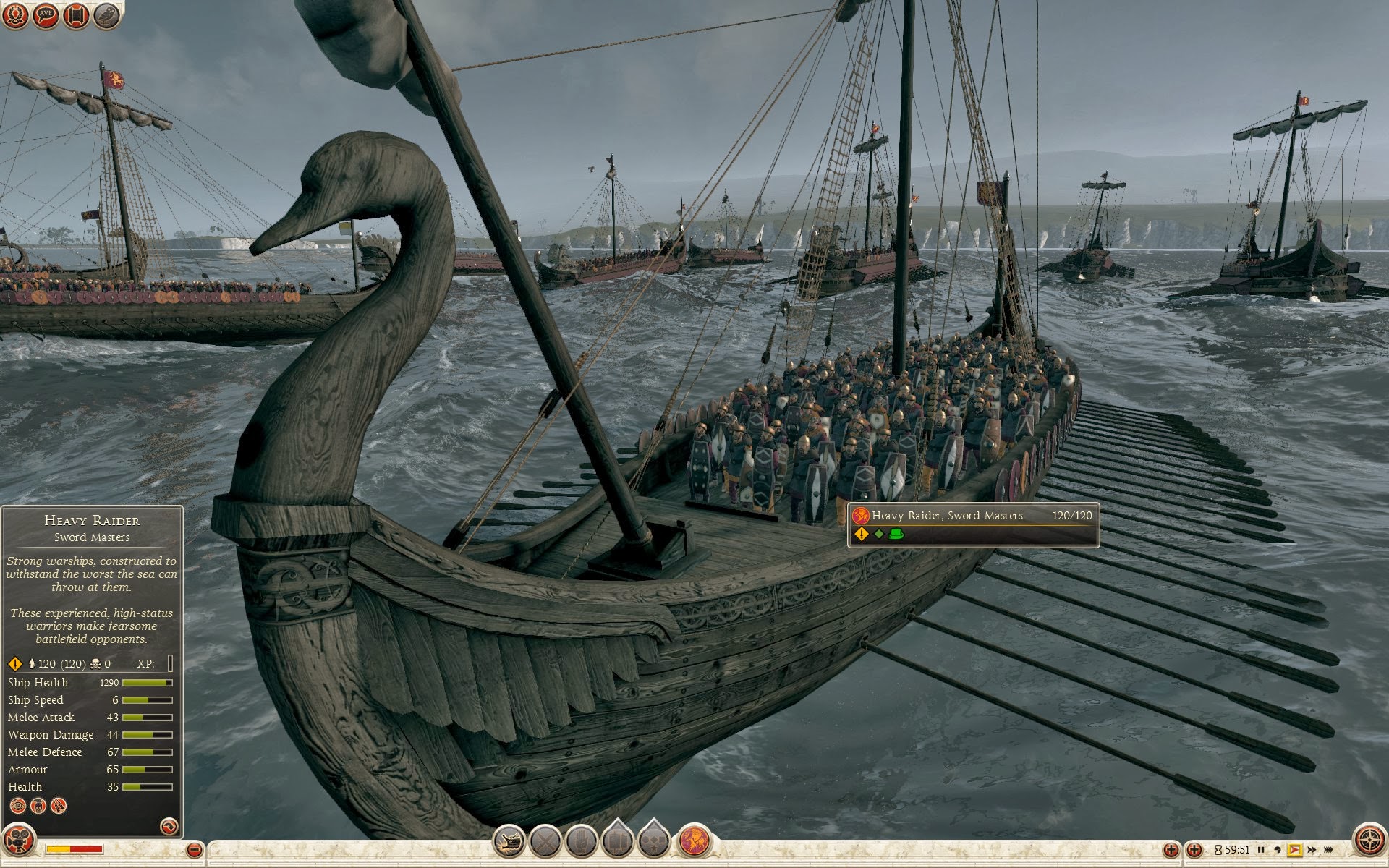
Task: Open the shapes grouping button
Action: [x=654, y=841]
